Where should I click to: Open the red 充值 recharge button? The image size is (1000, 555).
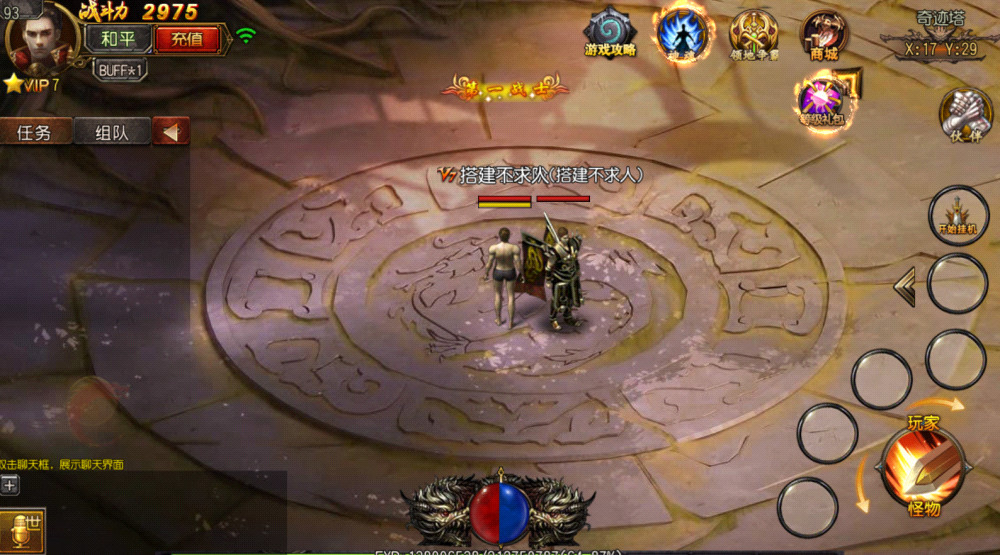[187, 39]
